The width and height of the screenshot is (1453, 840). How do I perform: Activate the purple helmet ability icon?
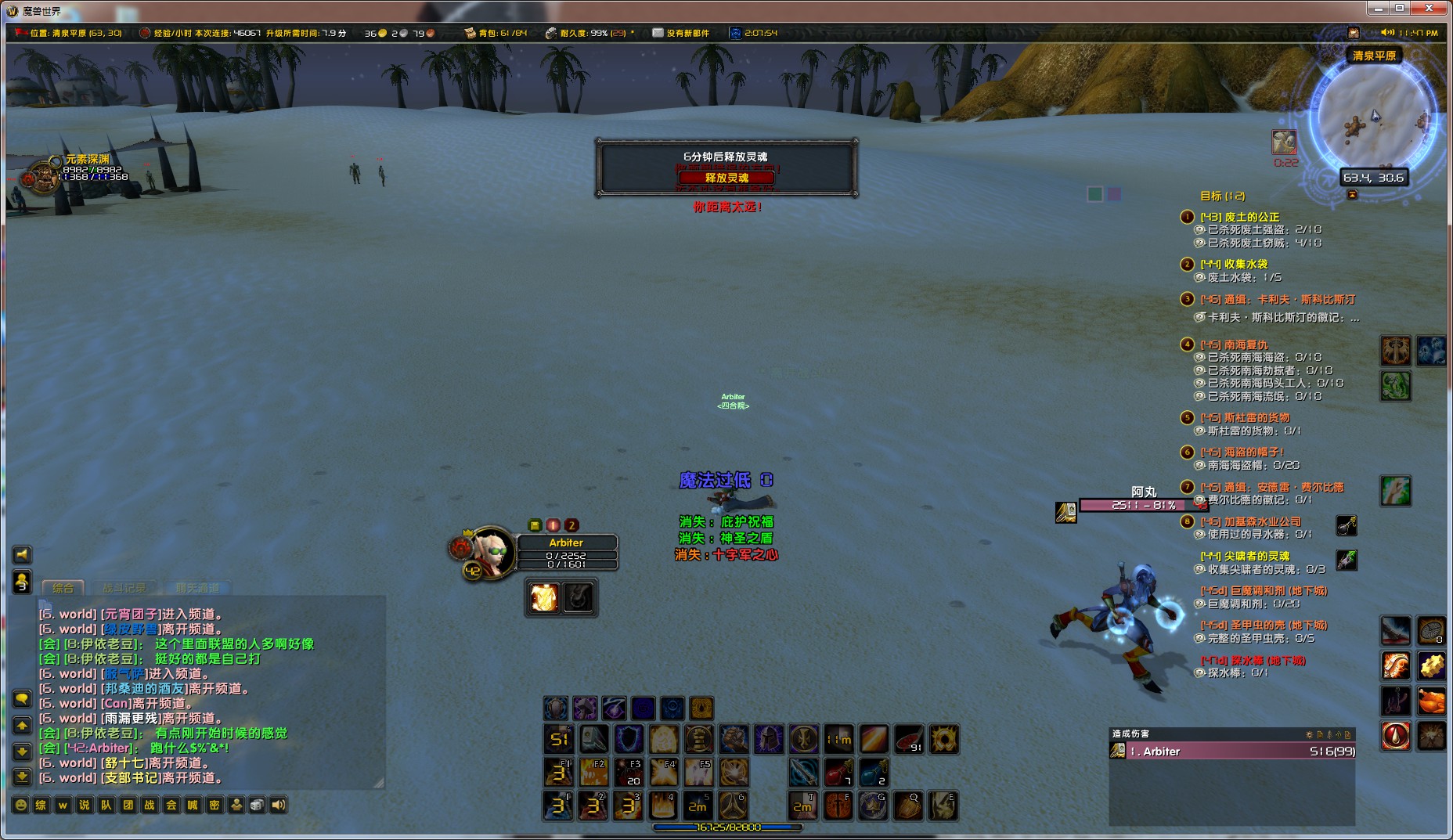(x=768, y=738)
